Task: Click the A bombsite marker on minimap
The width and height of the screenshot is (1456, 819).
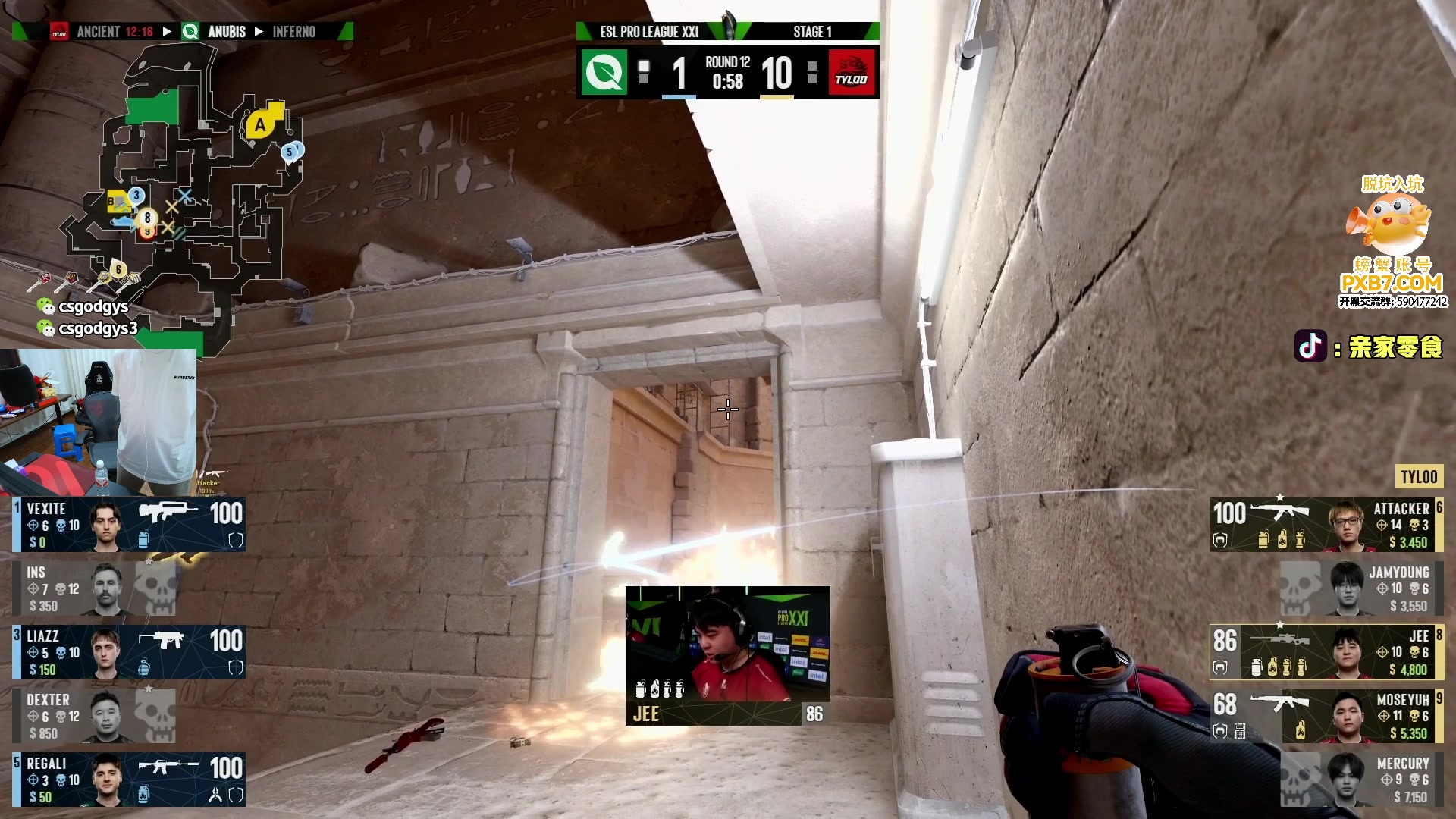Action: [x=260, y=125]
